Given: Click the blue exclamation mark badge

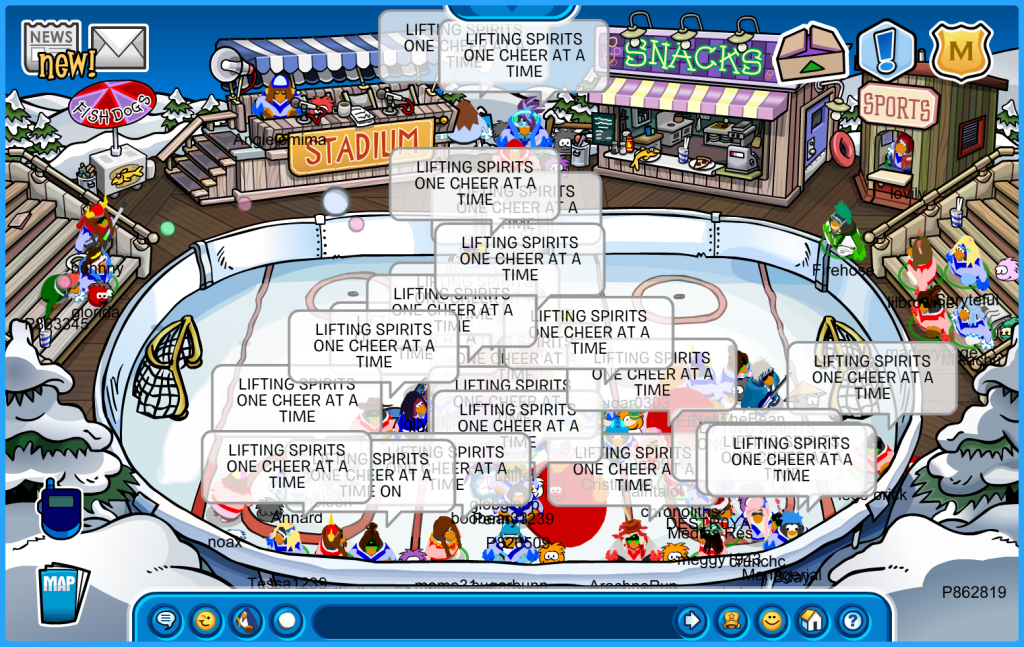Looking at the screenshot, I should click(885, 51).
